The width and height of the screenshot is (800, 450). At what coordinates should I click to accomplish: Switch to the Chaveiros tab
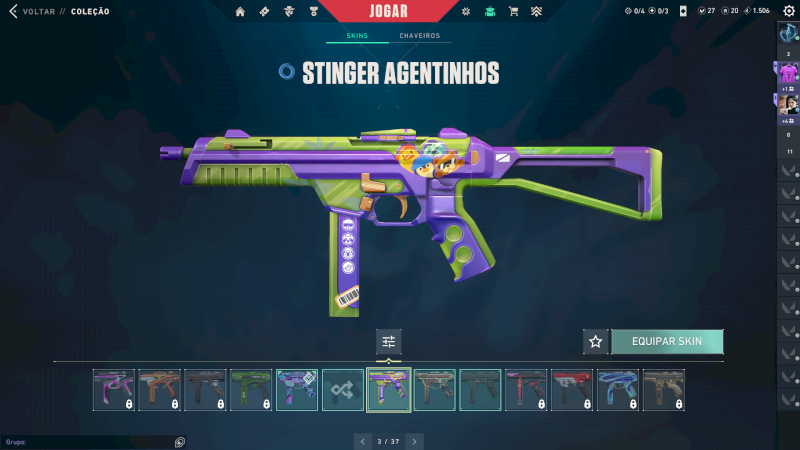click(x=419, y=36)
